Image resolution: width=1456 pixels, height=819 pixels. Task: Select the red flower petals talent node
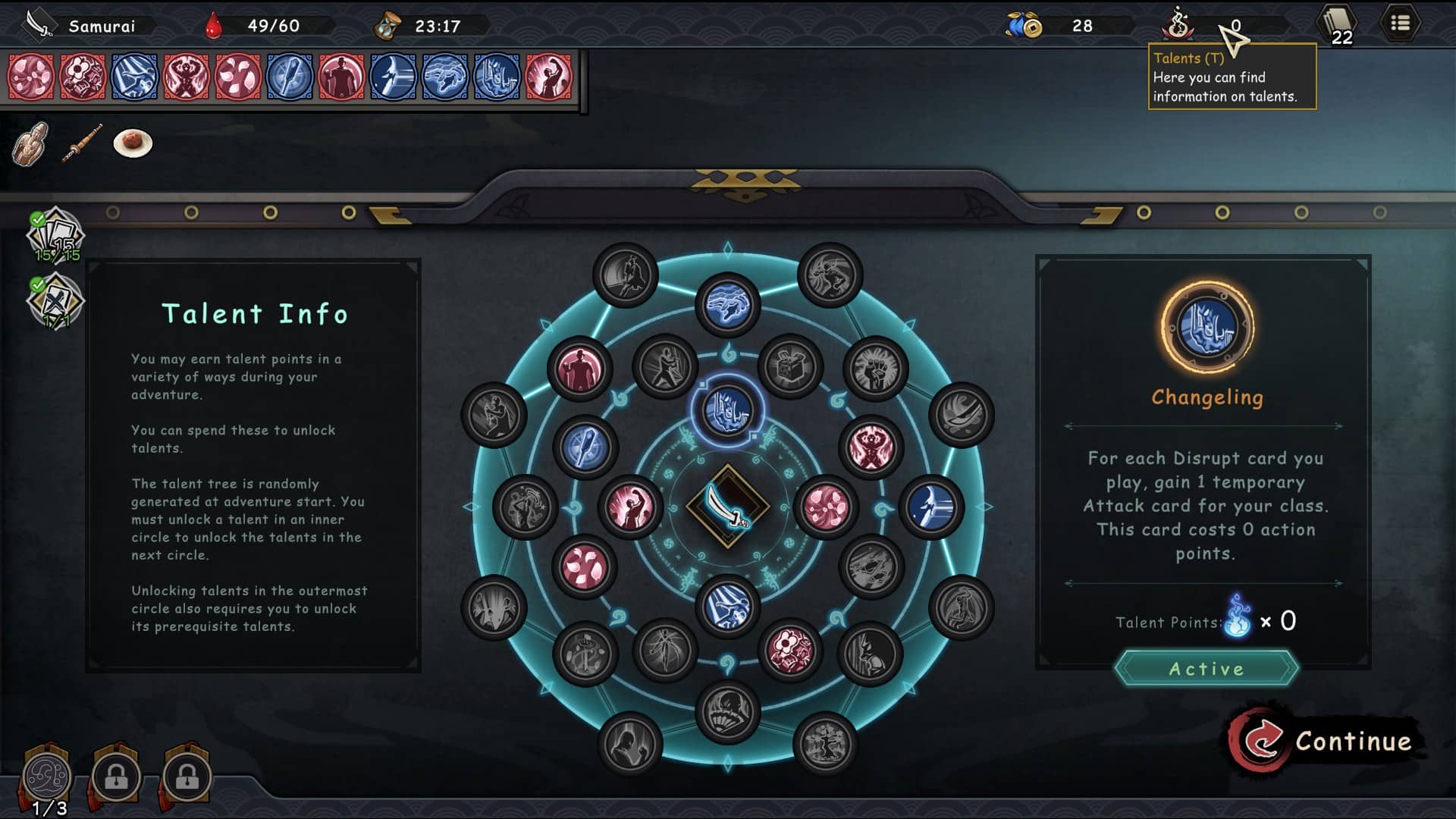click(826, 507)
